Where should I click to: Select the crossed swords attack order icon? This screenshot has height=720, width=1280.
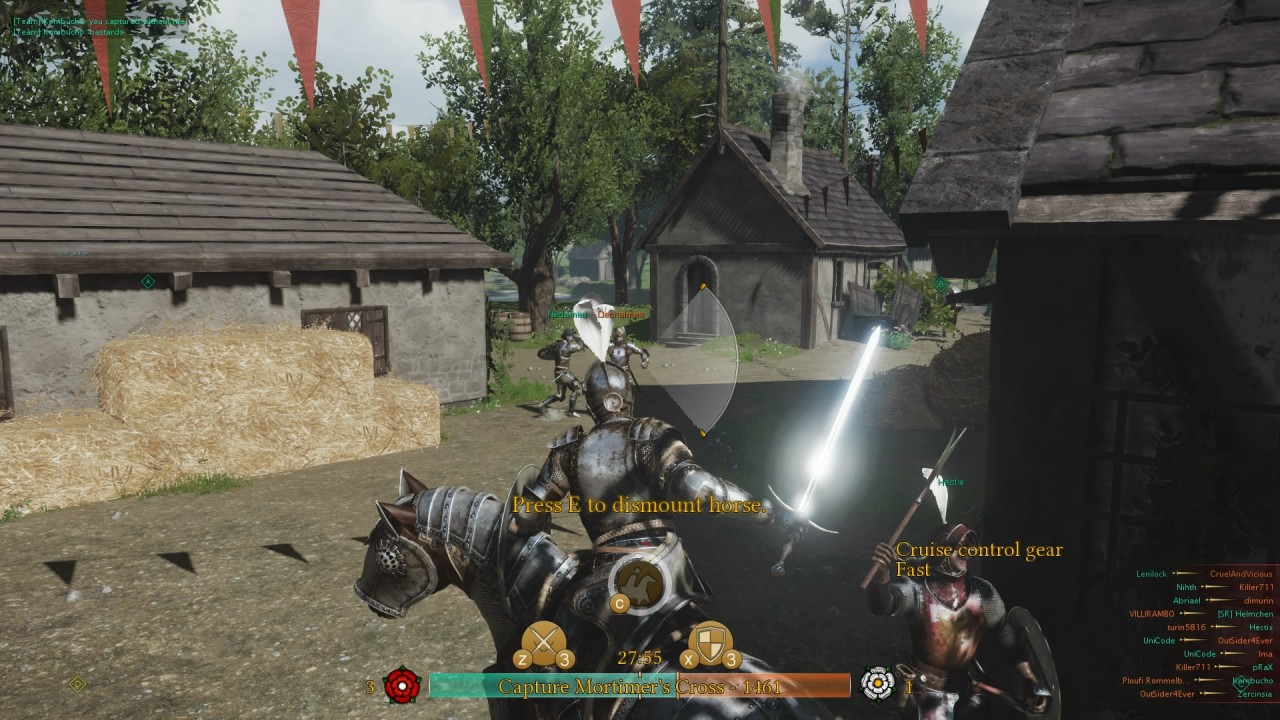pos(545,641)
